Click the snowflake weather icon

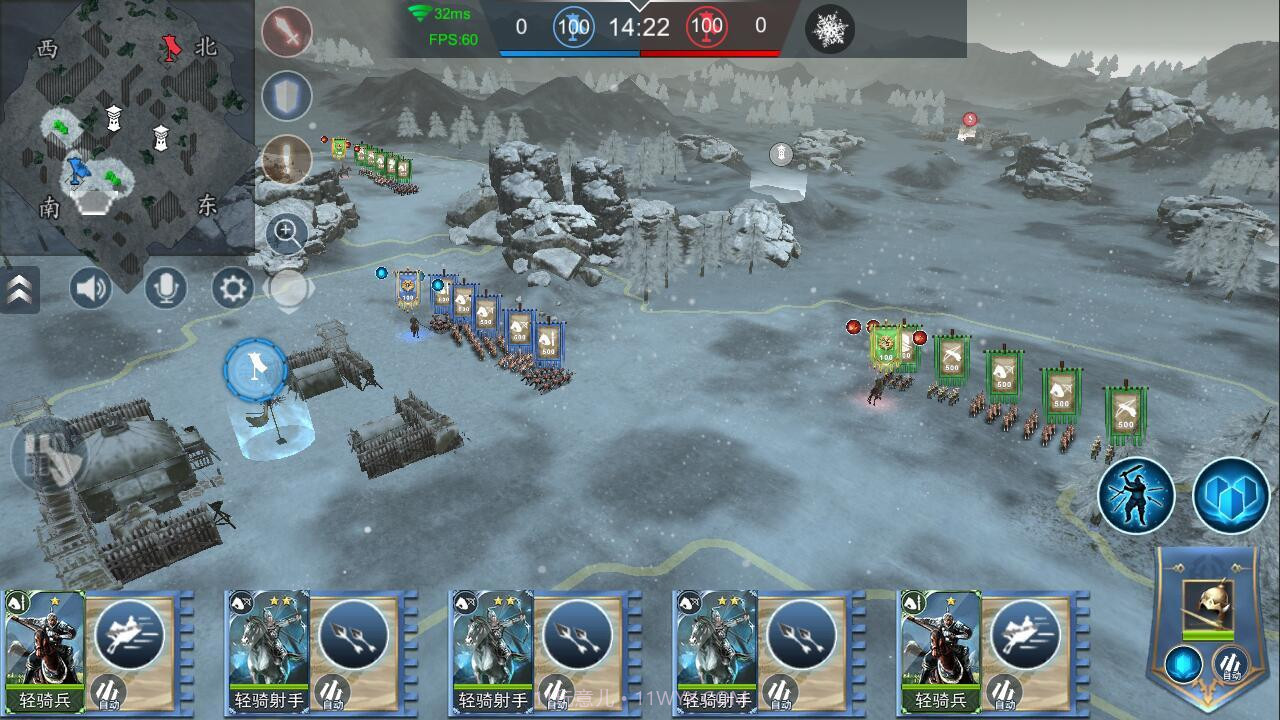(829, 29)
